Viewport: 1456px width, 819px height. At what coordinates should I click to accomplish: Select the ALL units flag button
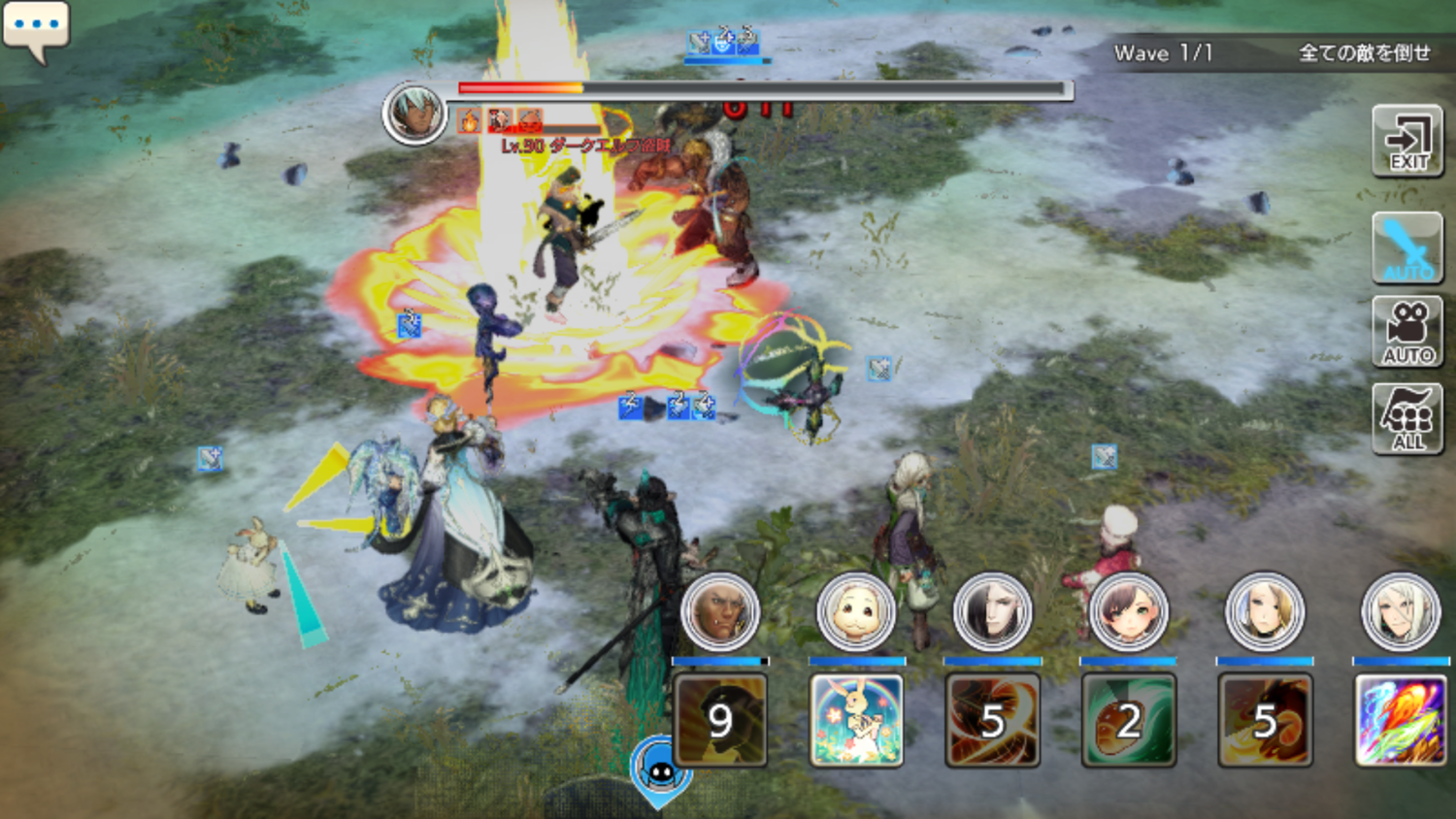pyautogui.click(x=1407, y=419)
